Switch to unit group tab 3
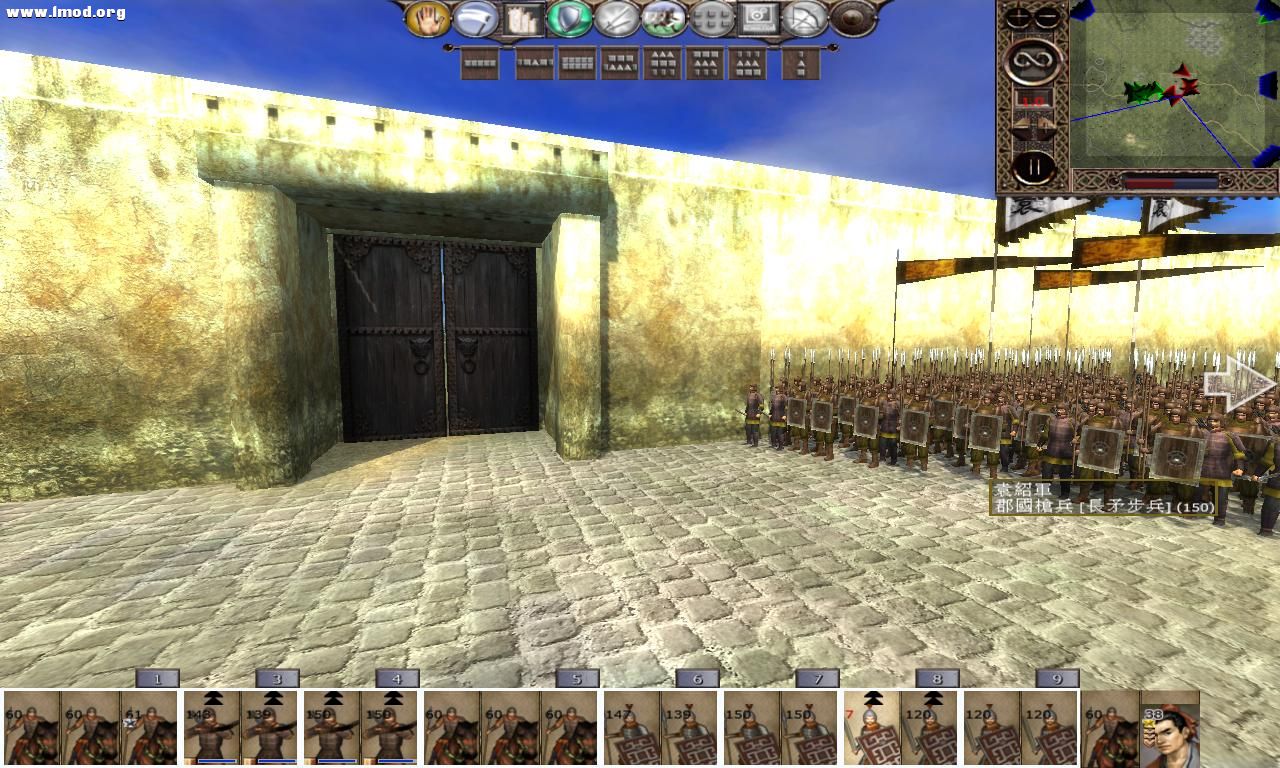This screenshot has width=1280, height=768. tap(277, 677)
